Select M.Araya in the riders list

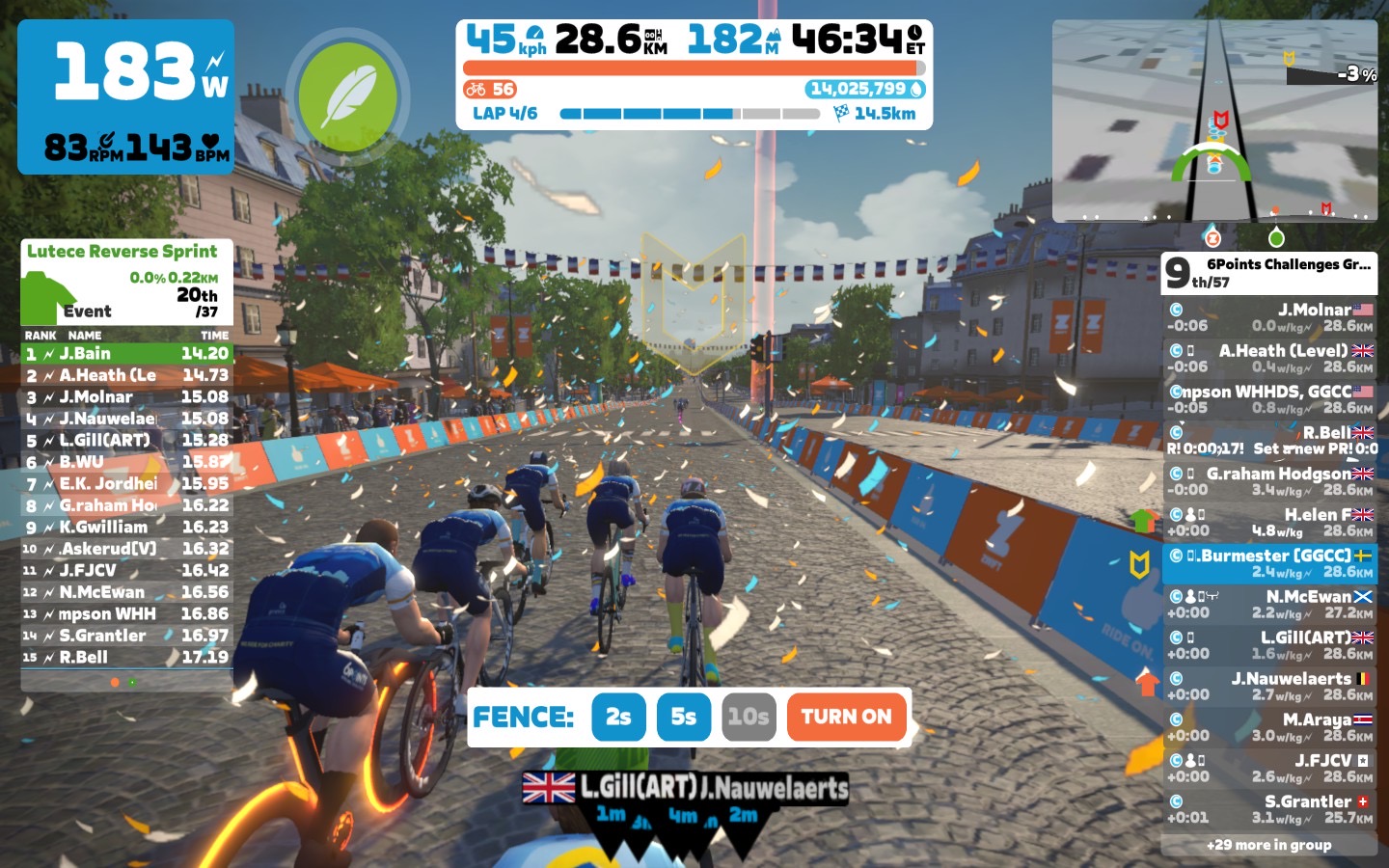click(1268, 727)
